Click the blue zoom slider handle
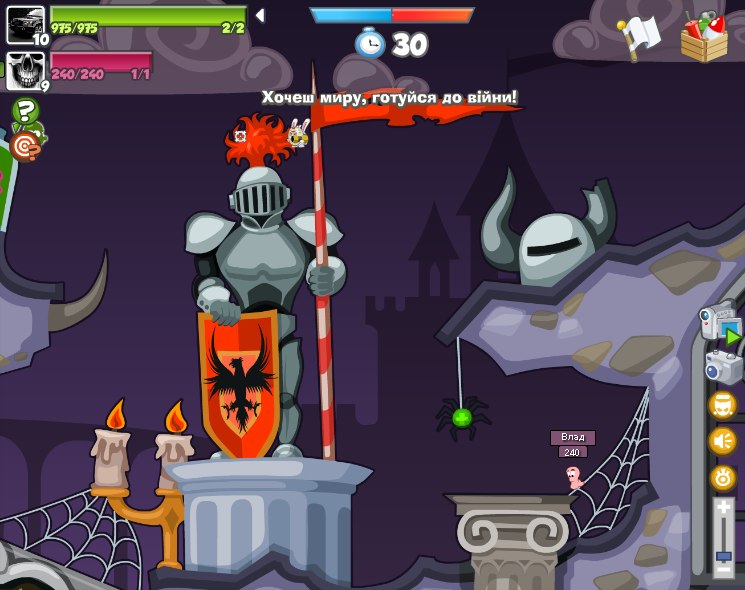 point(723,556)
